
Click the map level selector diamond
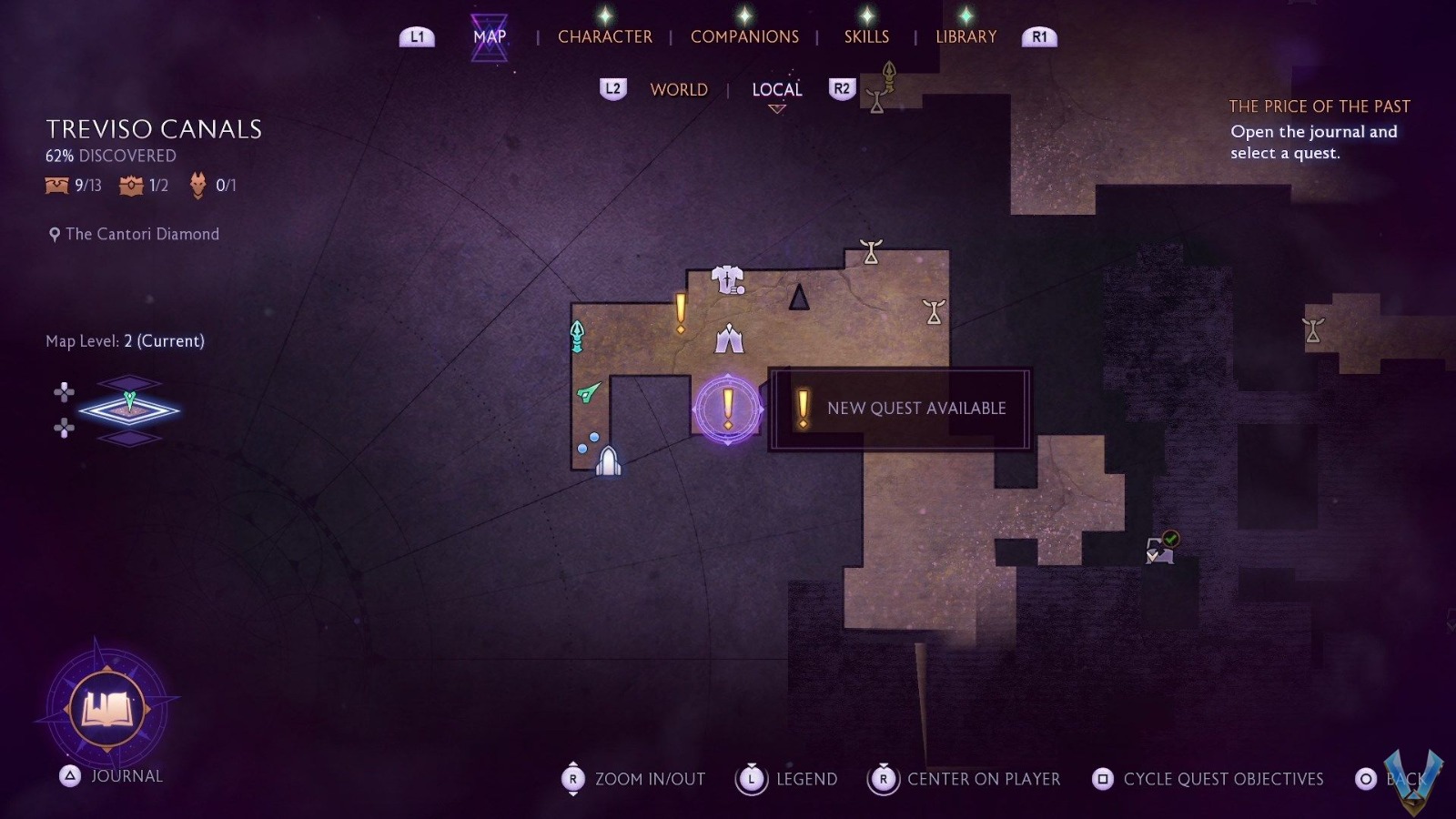tap(129, 409)
